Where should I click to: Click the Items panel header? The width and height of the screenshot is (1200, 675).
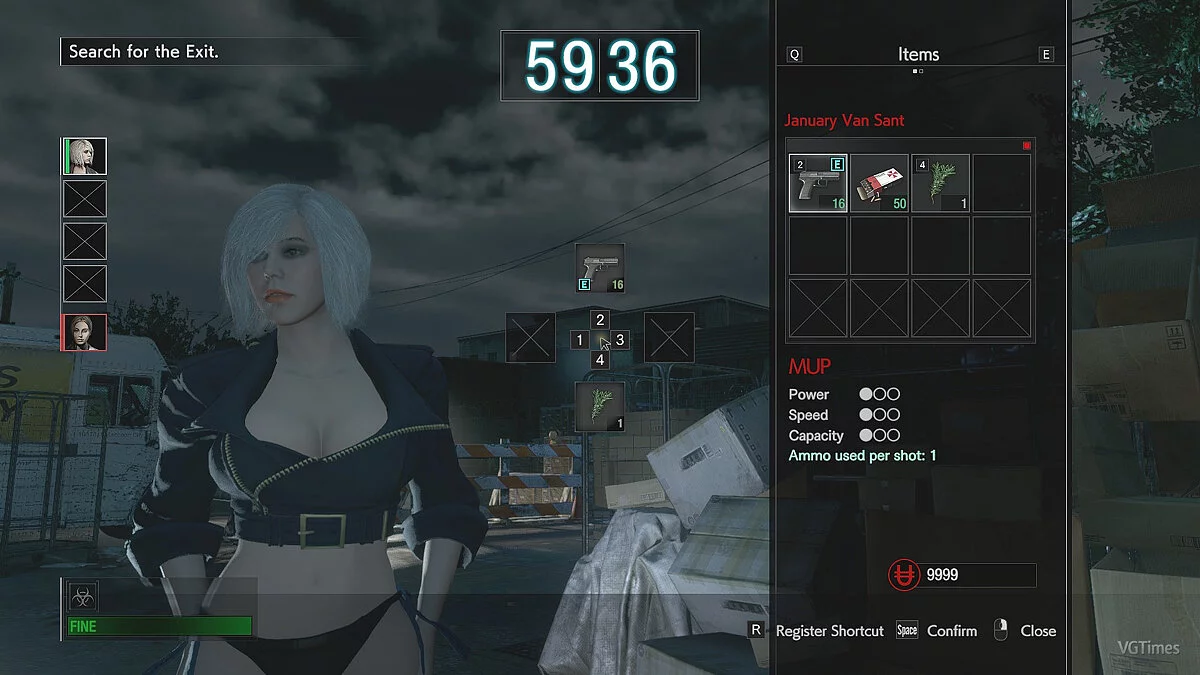(x=918, y=55)
